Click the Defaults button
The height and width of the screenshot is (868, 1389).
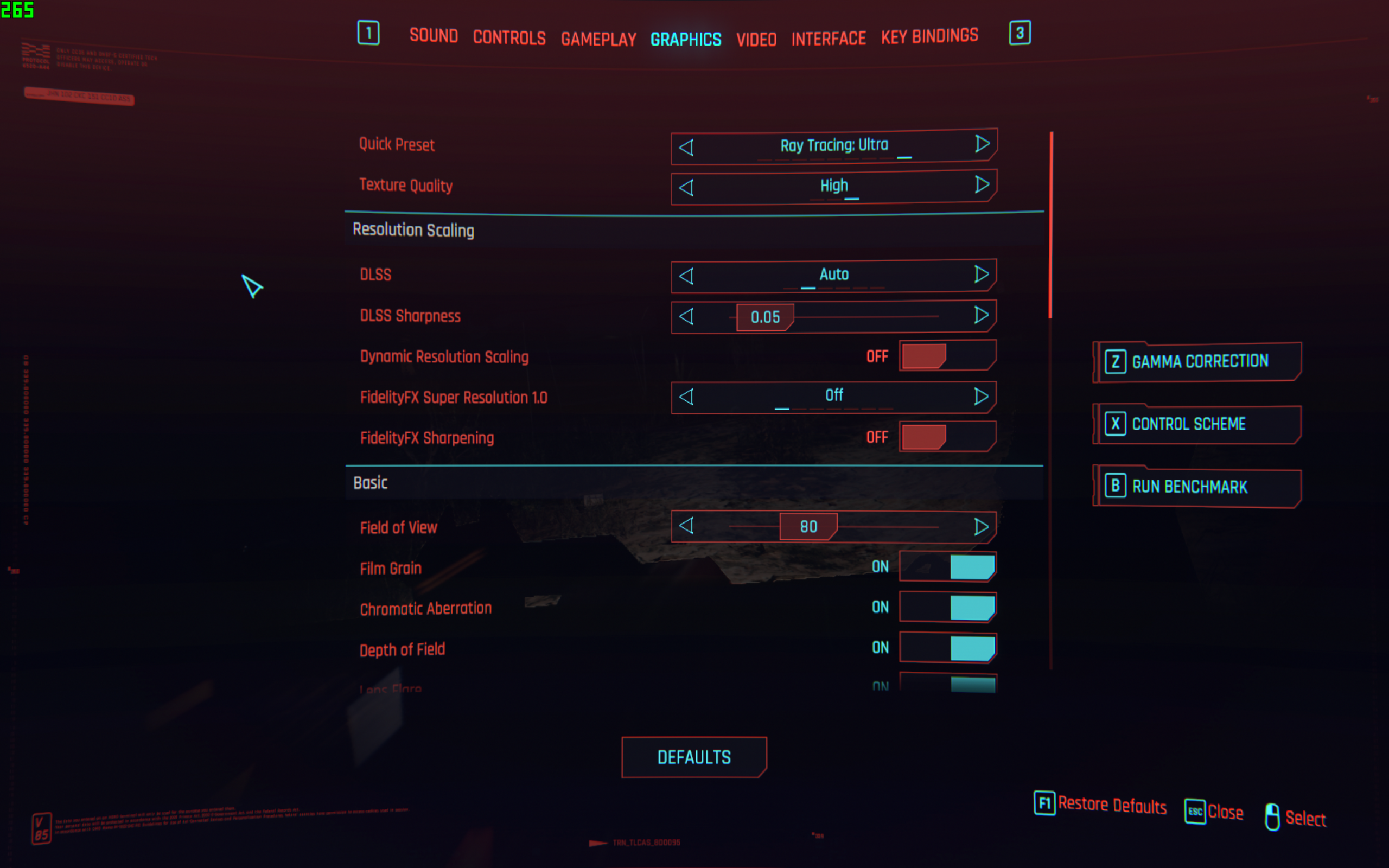tap(694, 757)
